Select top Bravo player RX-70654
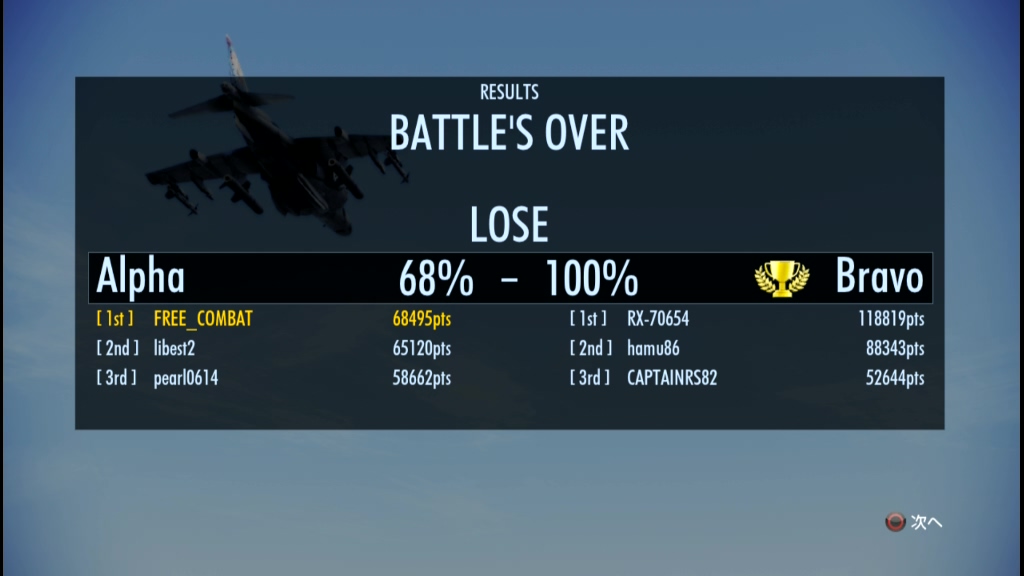 tap(658, 320)
